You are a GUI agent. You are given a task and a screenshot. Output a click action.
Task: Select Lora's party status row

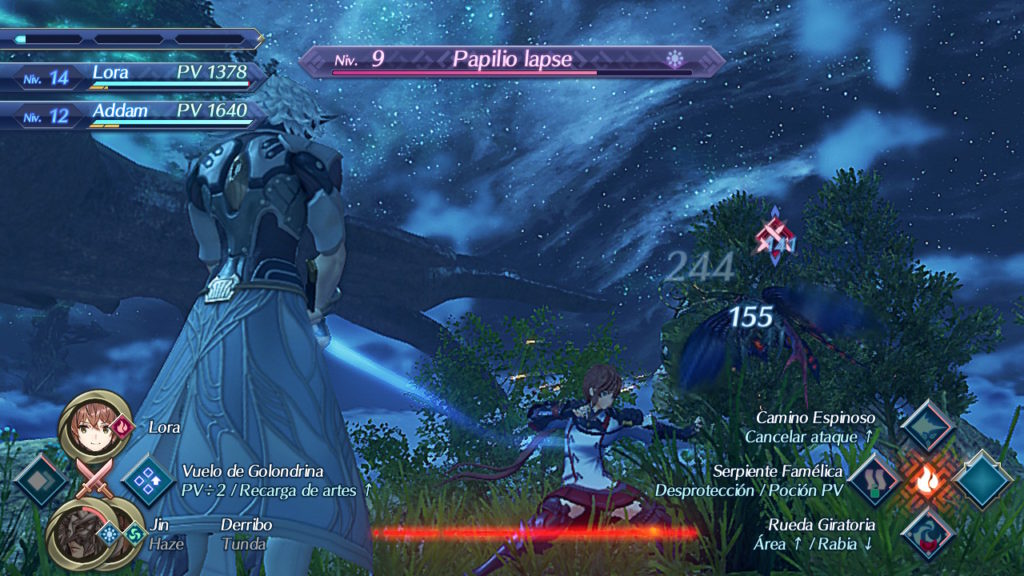135,75
